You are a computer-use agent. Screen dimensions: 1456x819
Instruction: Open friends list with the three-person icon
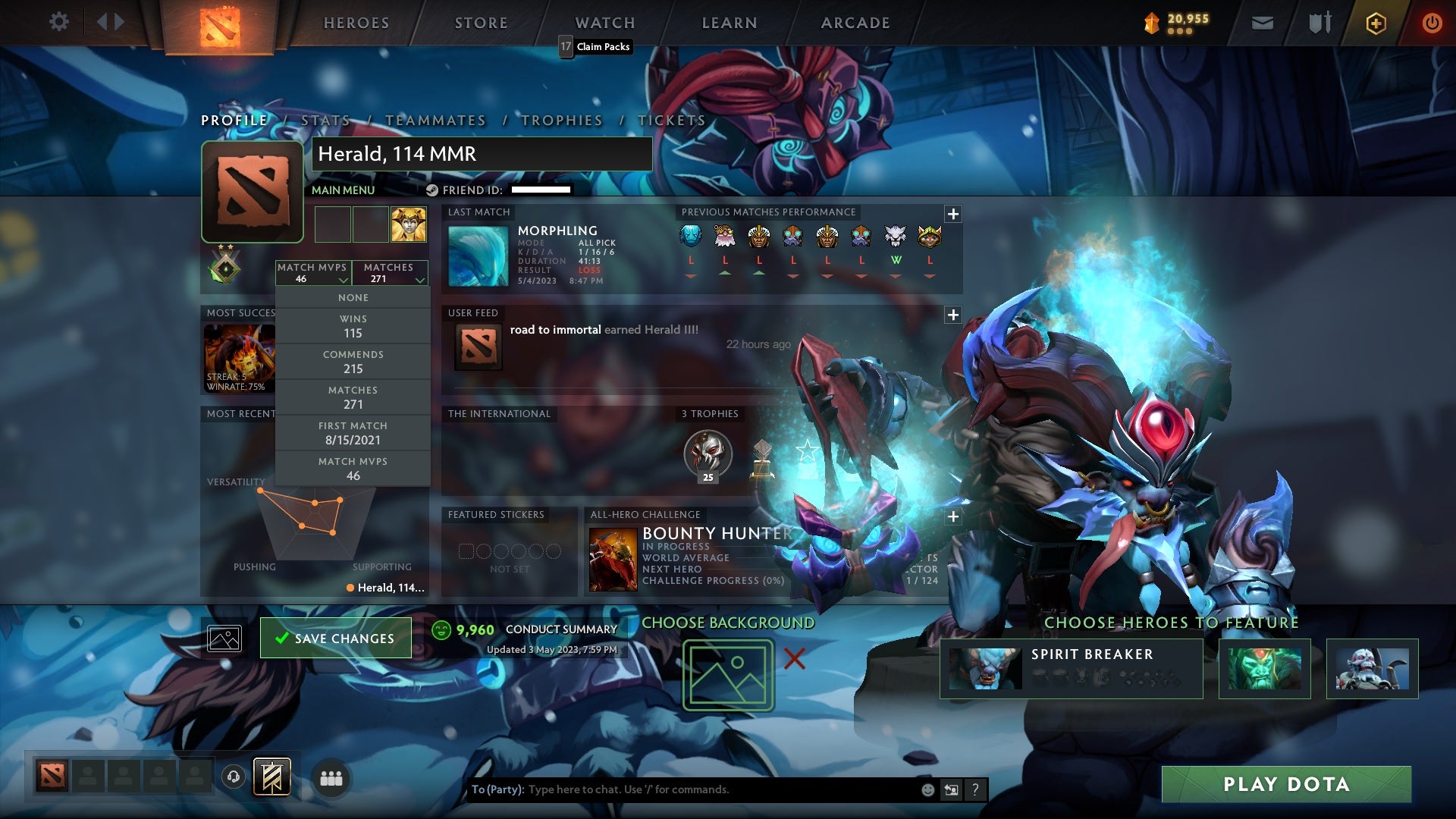[331, 777]
